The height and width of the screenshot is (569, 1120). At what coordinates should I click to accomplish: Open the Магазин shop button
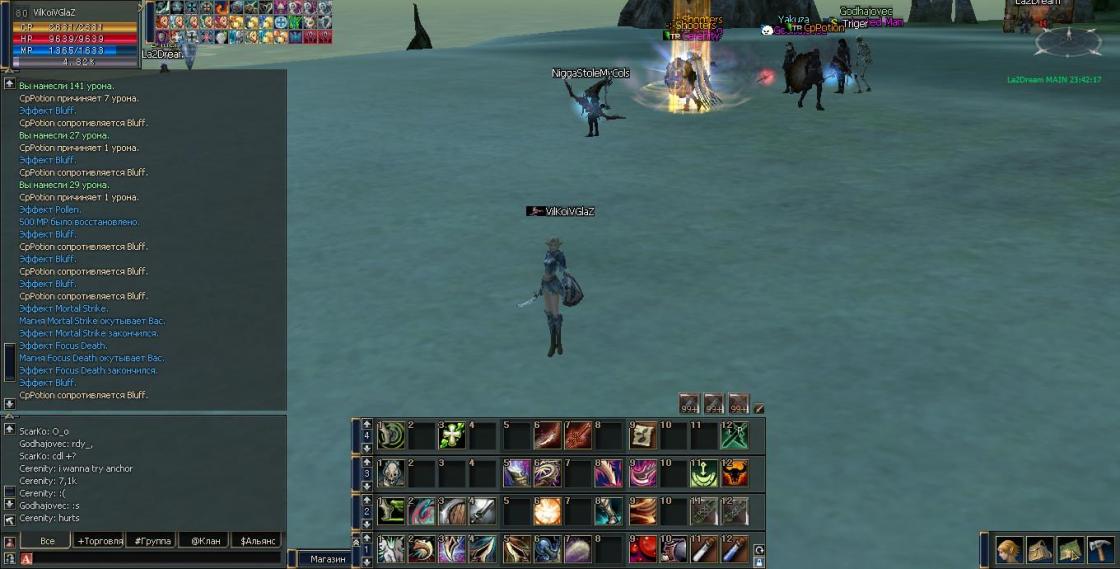(327, 559)
